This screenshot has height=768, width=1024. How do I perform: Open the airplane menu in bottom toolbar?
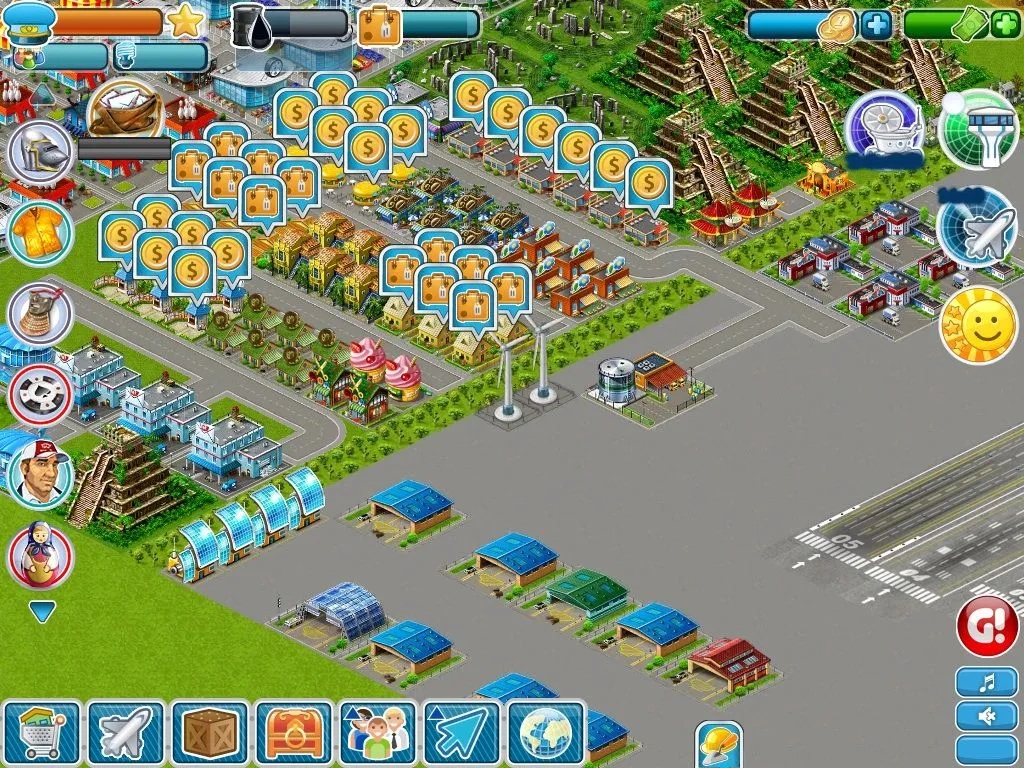126,733
